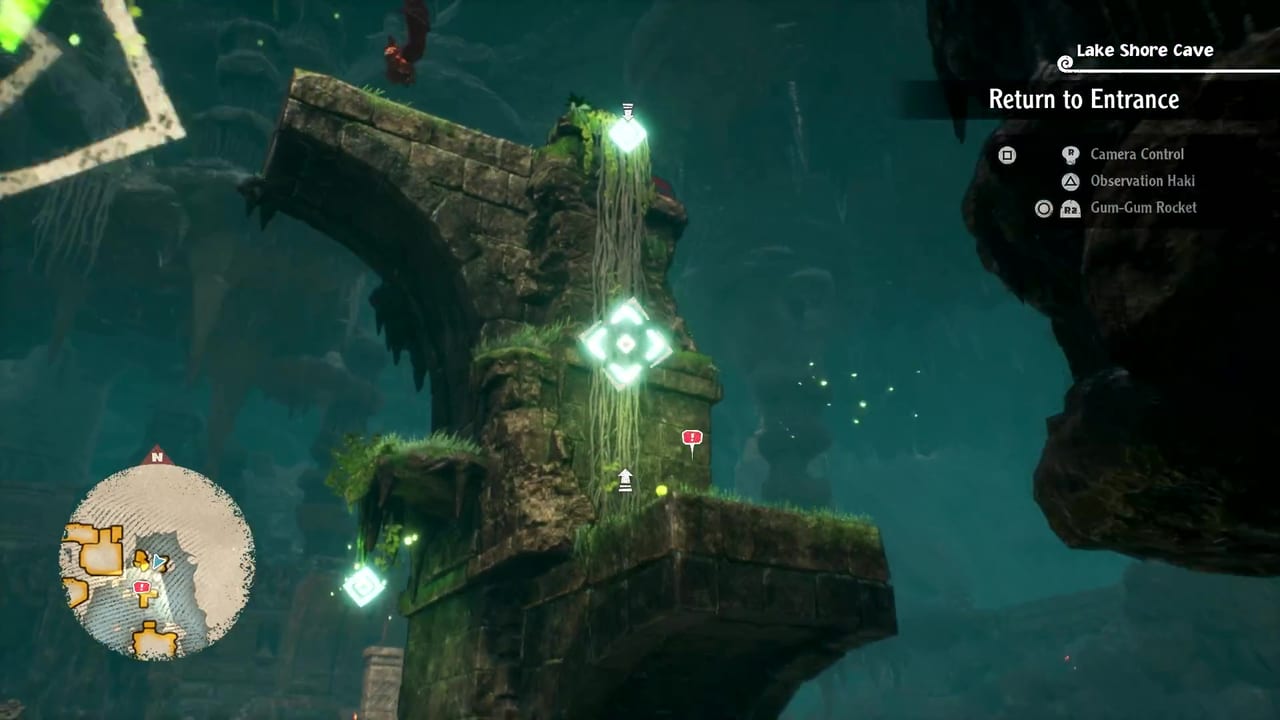The width and height of the screenshot is (1280, 720).
Task: Click the descend arrow indicator above the tower grapple
Action: click(626, 107)
